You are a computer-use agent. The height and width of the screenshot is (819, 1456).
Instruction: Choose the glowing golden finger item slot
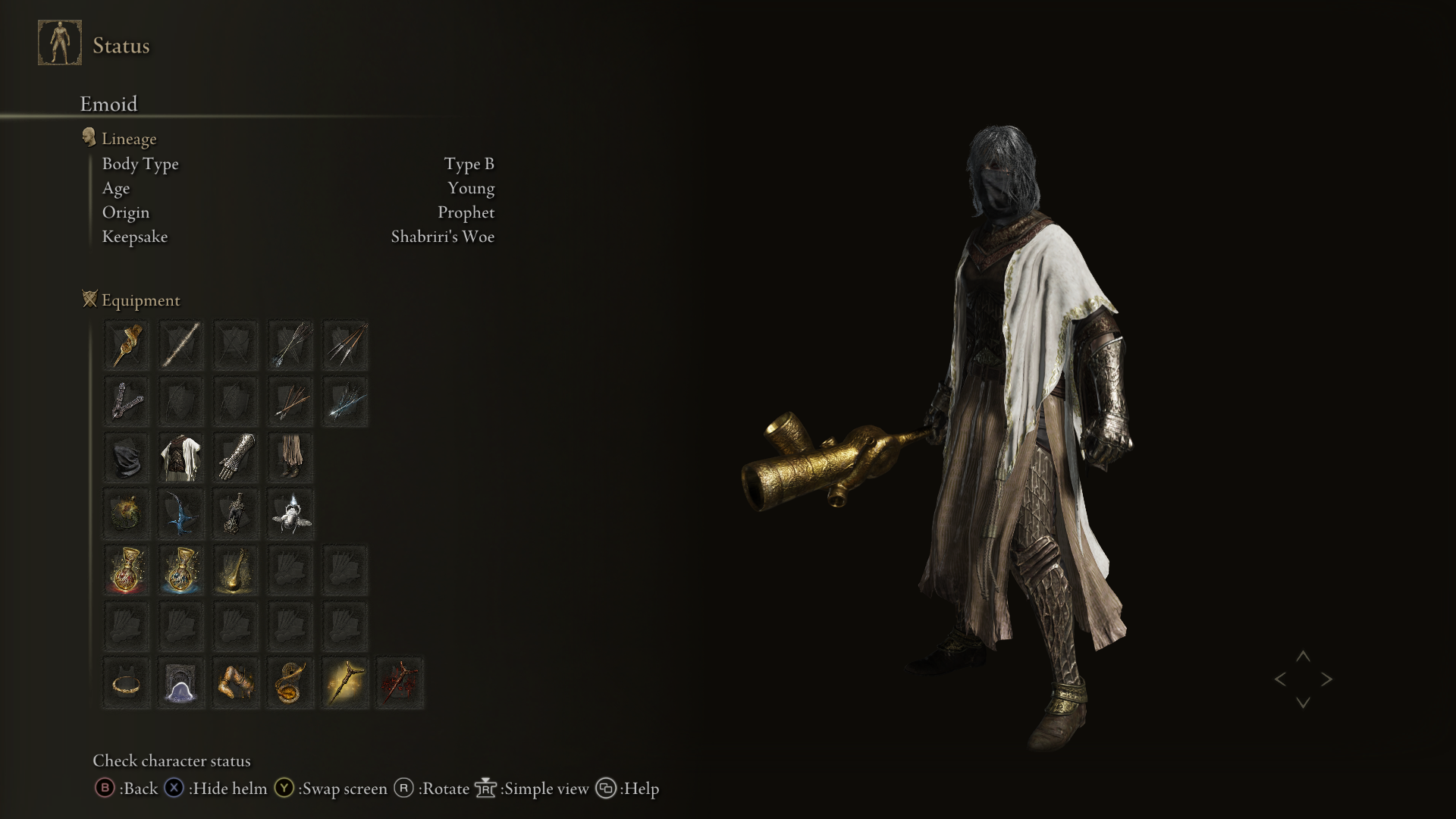tap(346, 682)
